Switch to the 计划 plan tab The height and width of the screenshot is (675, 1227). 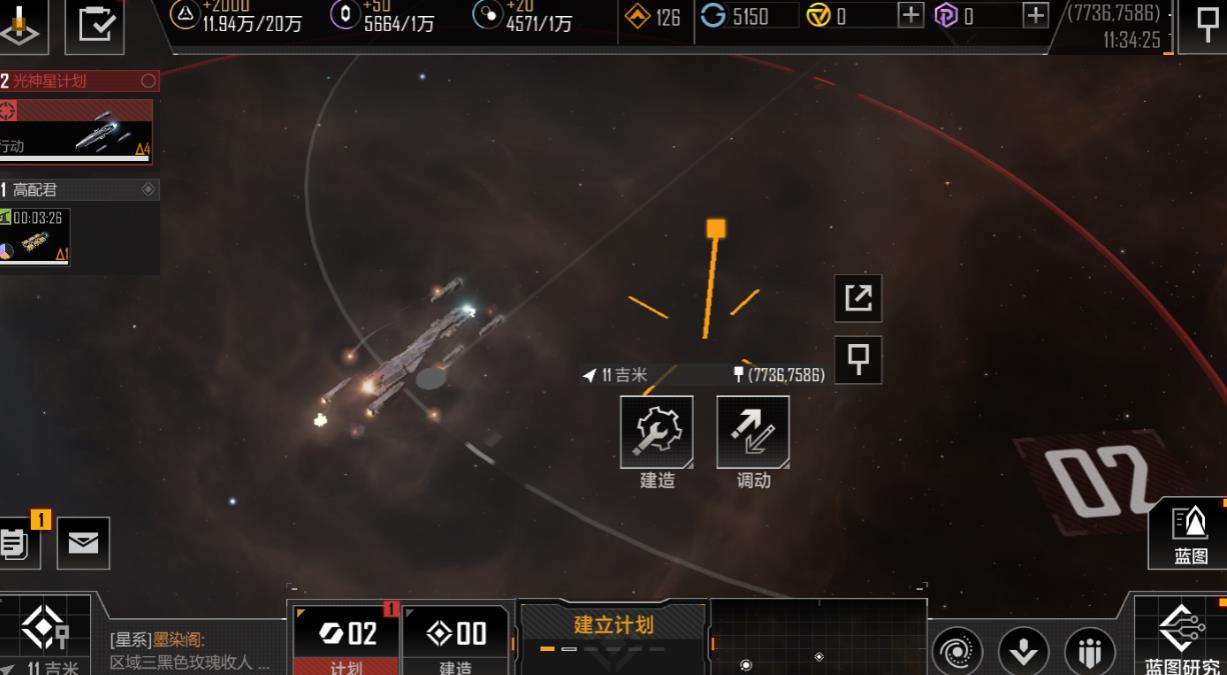346,640
